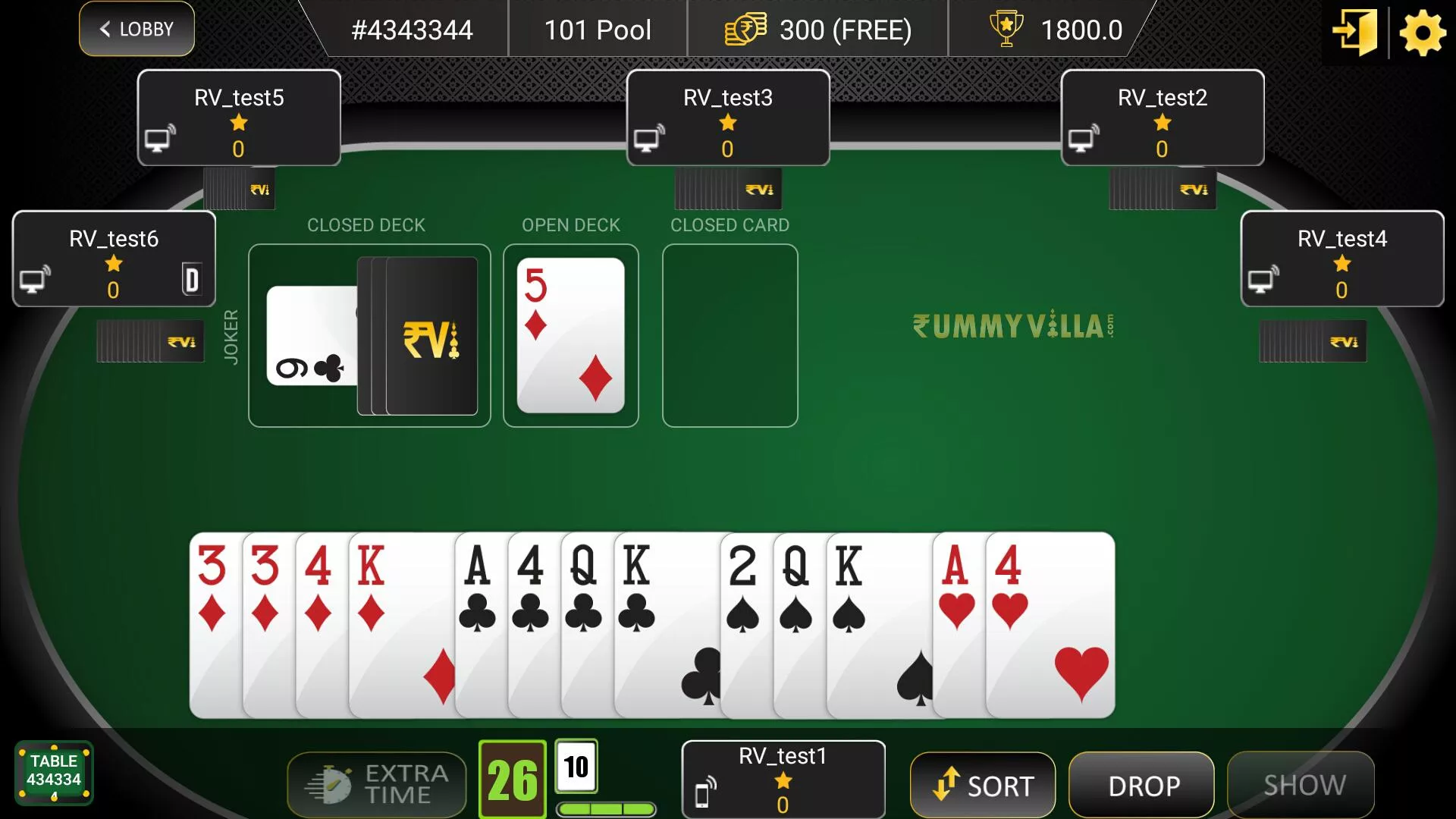Viewport: 1456px width, 819px height.
Task: Click the green timer progress bar
Action: (605, 809)
